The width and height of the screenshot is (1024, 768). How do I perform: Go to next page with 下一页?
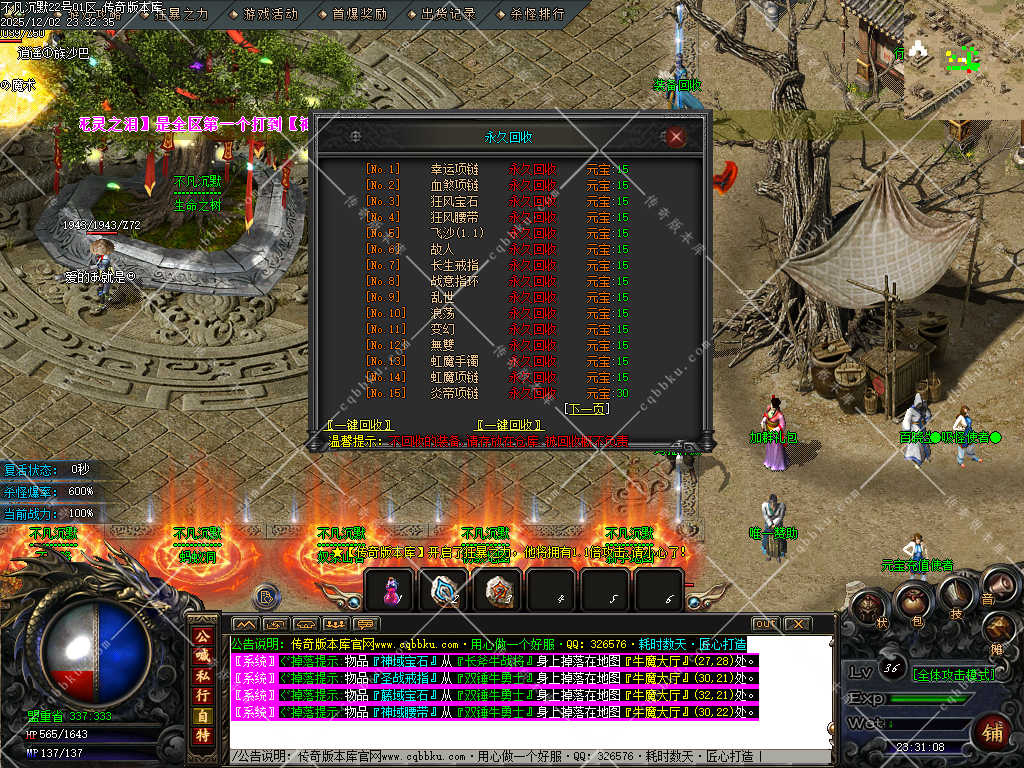coord(585,409)
